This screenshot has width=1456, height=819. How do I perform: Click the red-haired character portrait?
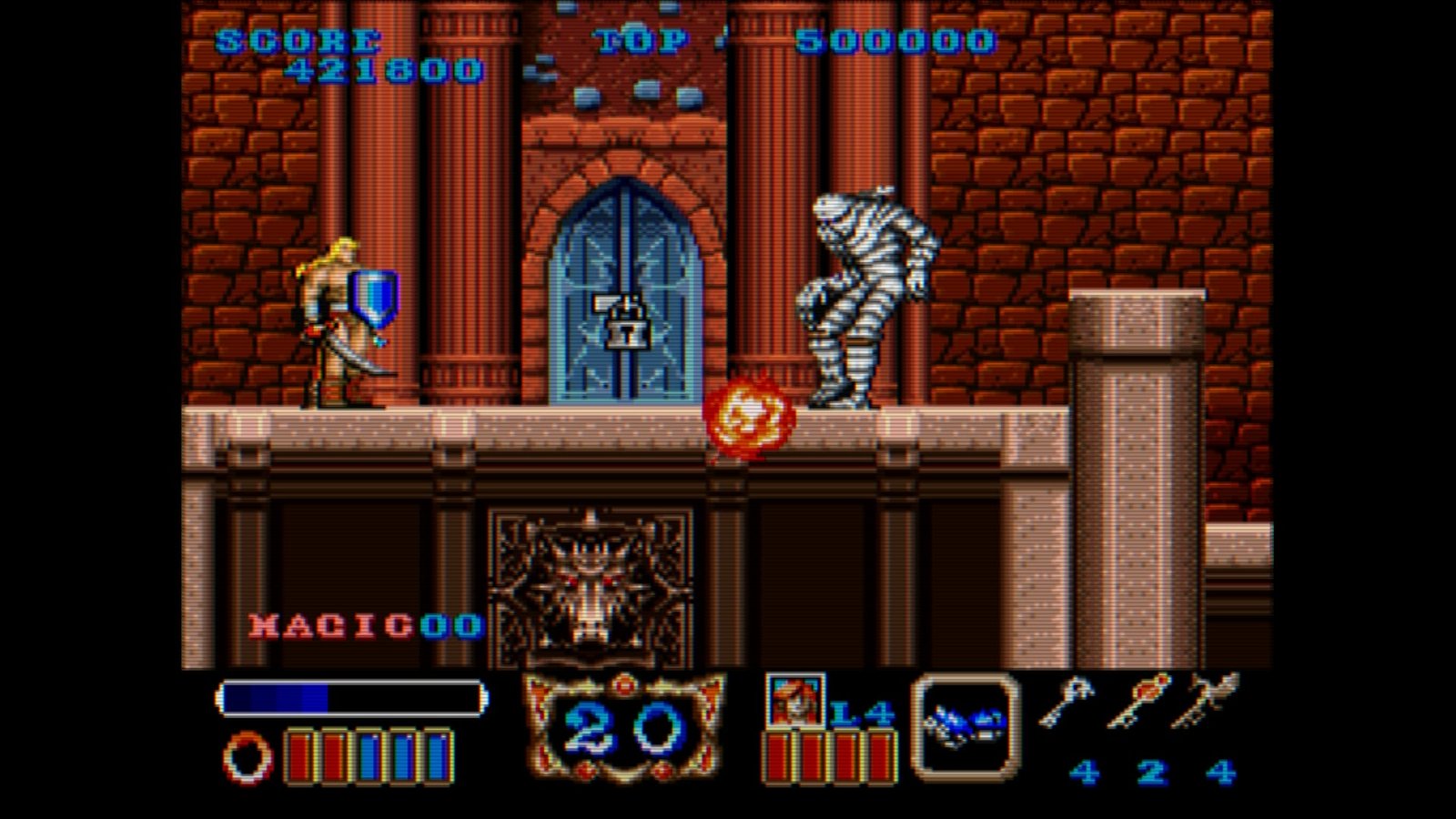(x=794, y=701)
